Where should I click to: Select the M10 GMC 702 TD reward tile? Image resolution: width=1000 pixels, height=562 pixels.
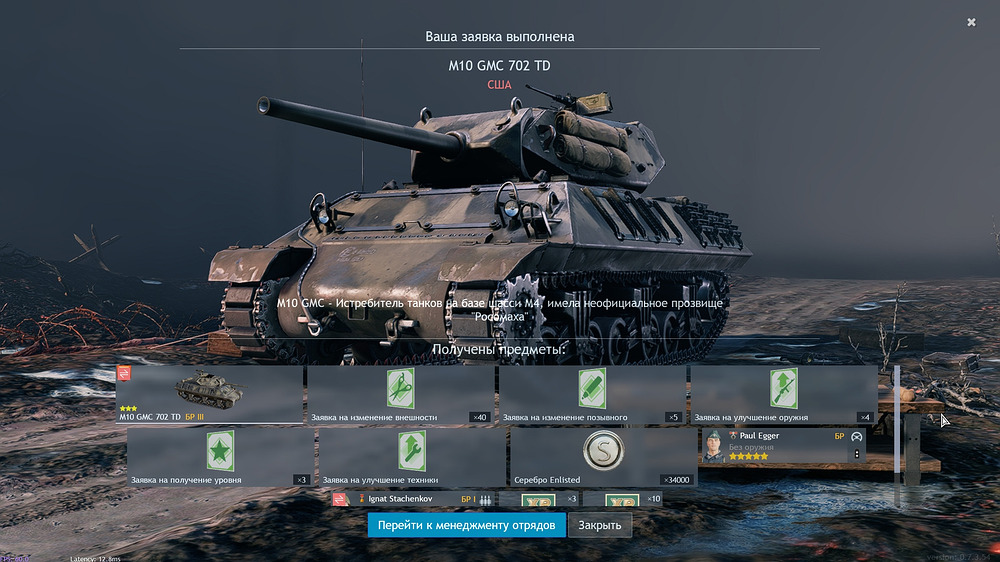click(209, 394)
